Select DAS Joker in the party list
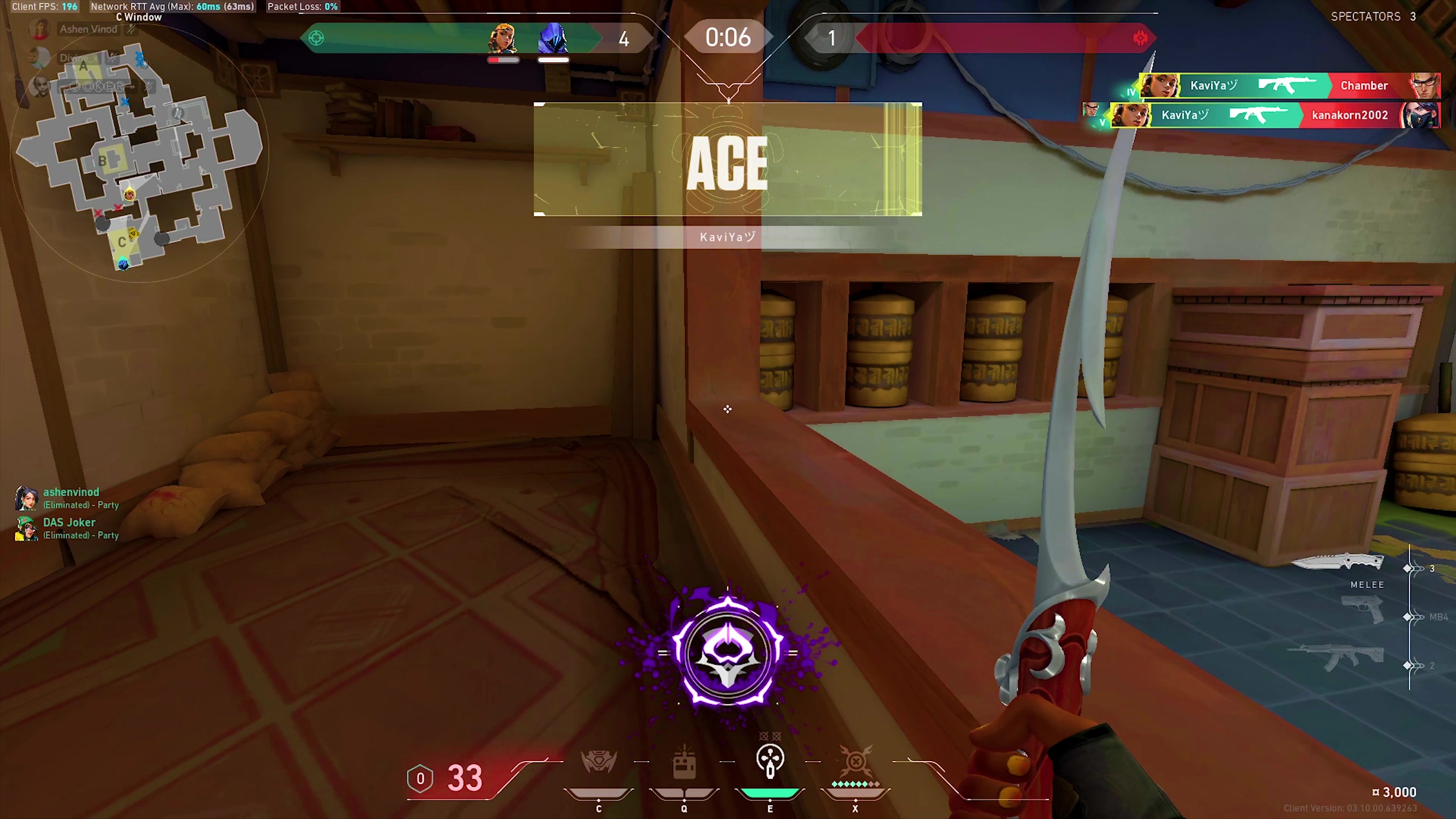 pos(69,523)
